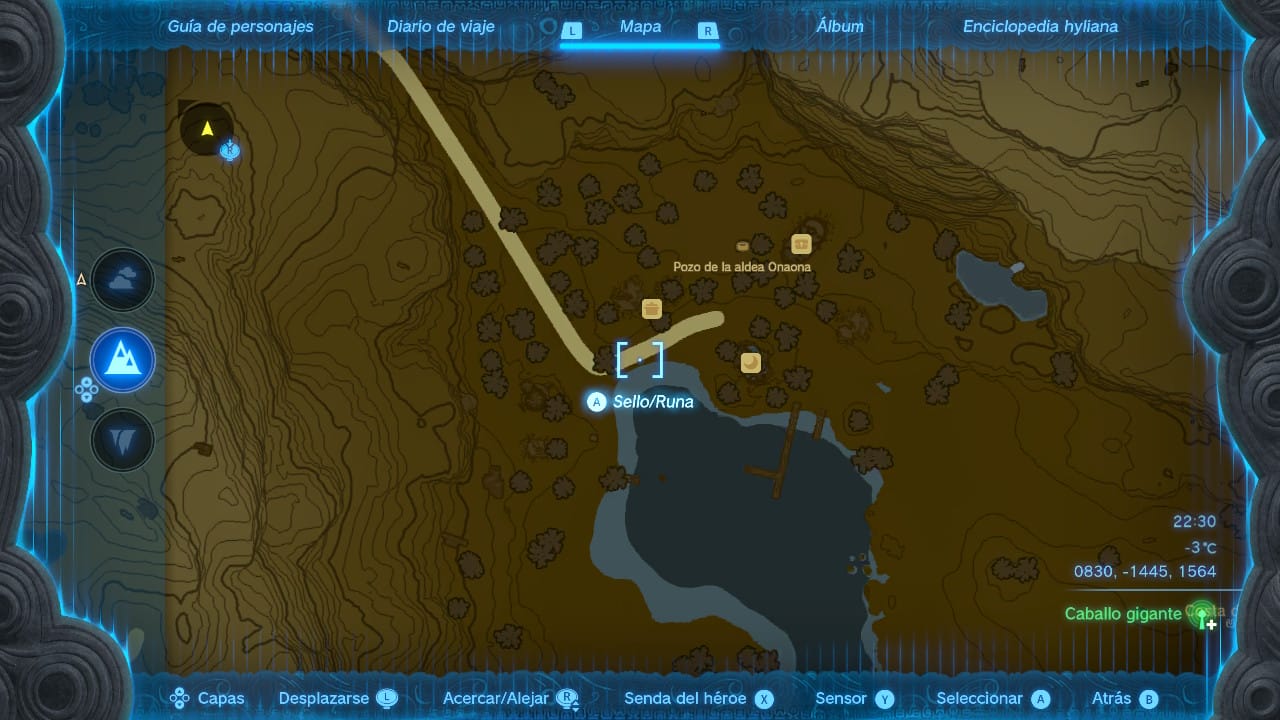Image resolution: width=1280 pixels, height=720 pixels.
Task: Select the crescent moon stamp marker
Action: click(x=751, y=362)
